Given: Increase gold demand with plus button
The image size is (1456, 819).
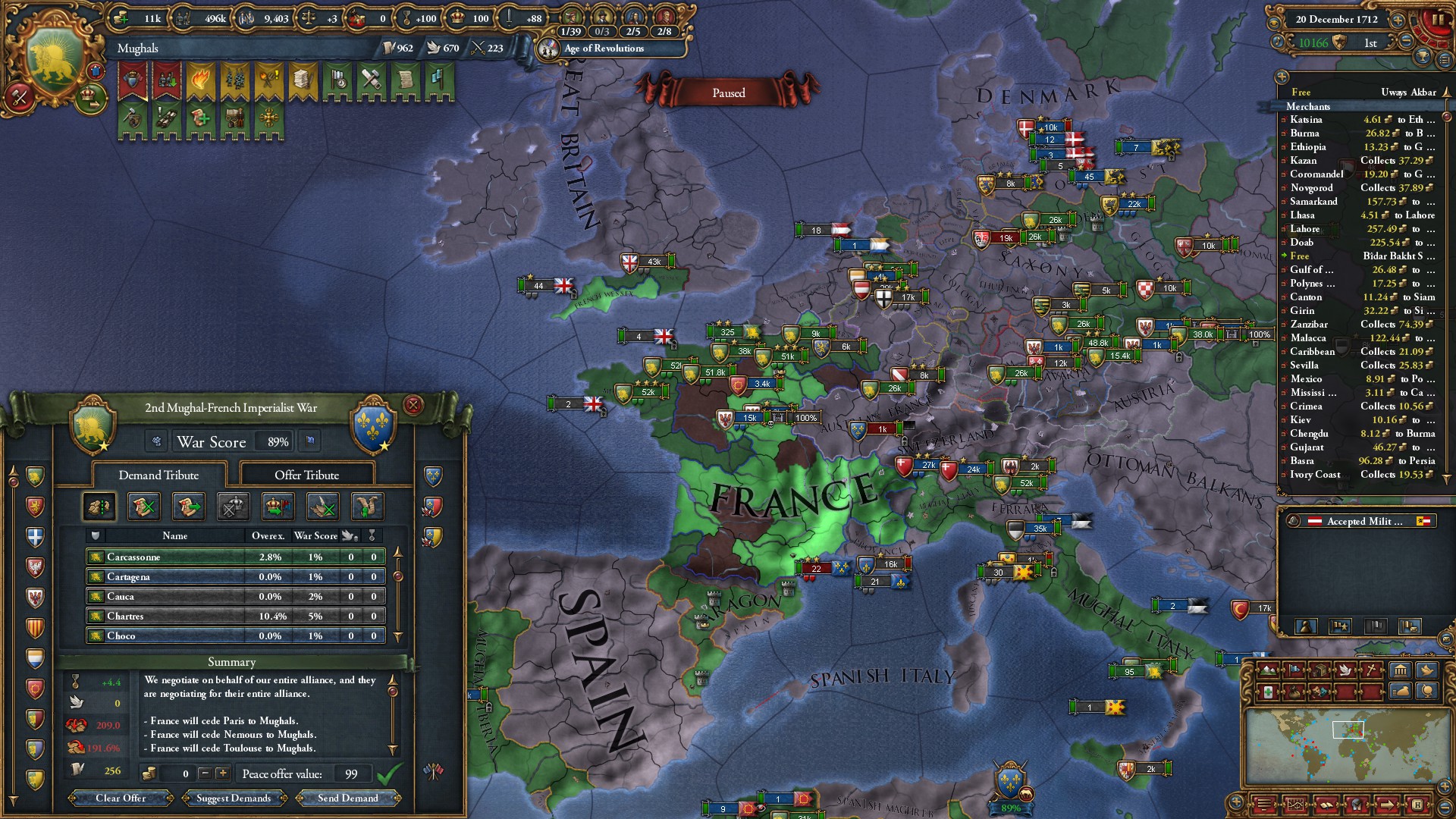Looking at the screenshot, I should point(222,773).
